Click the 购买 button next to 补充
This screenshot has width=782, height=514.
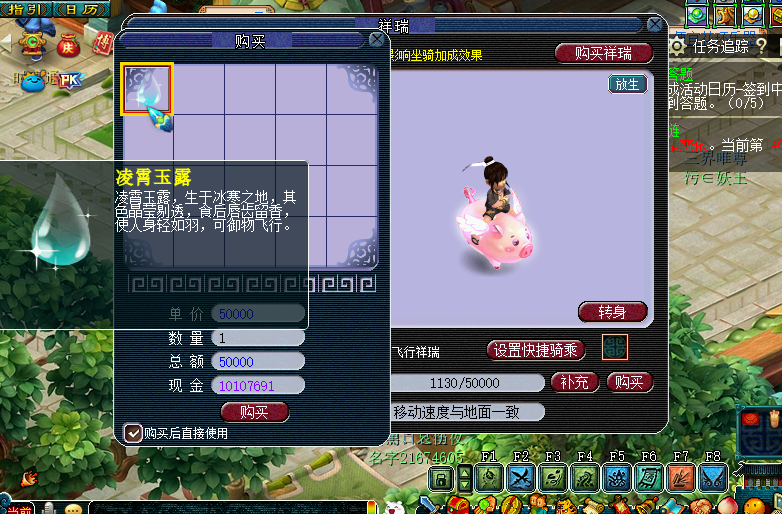[x=629, y=382]
